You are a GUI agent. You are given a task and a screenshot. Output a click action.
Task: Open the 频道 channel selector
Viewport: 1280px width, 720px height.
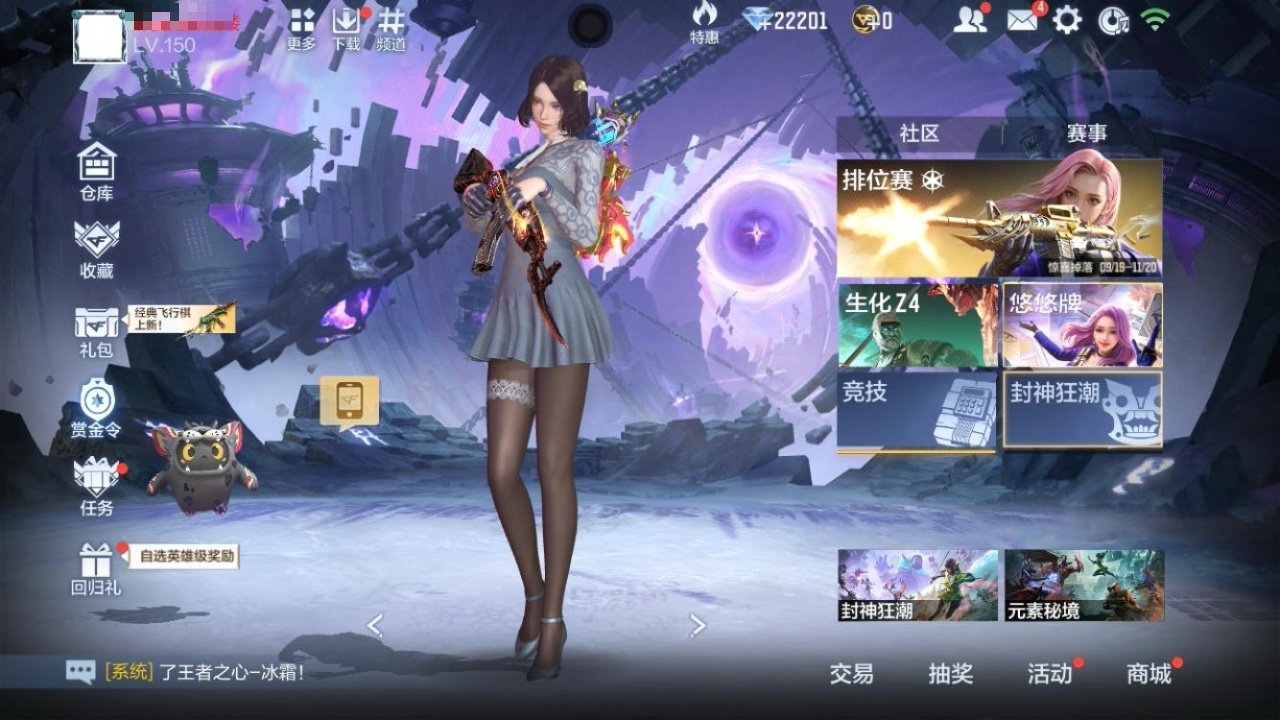pos(391,28)
